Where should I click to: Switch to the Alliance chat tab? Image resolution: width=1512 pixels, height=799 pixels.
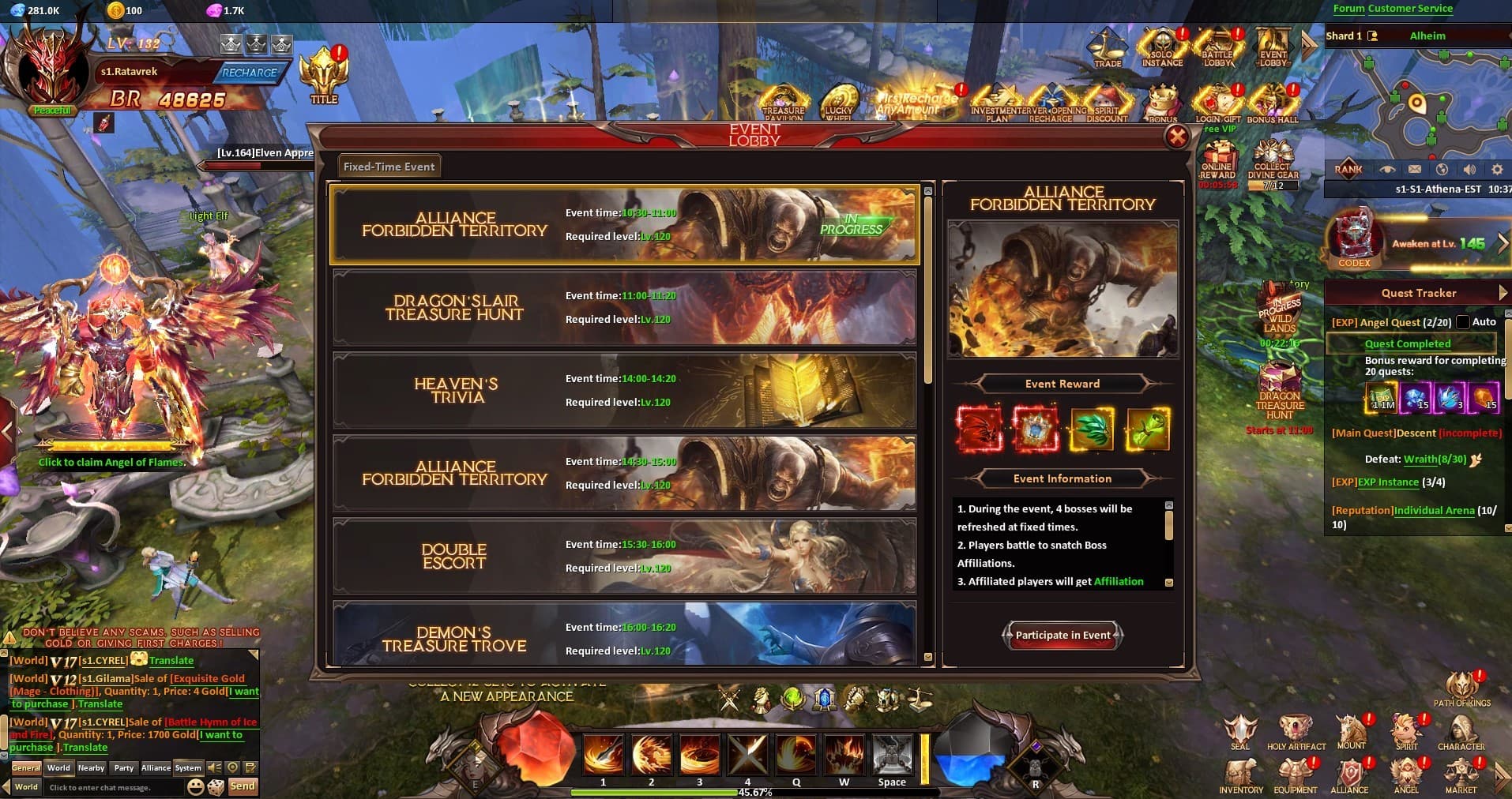156,767
